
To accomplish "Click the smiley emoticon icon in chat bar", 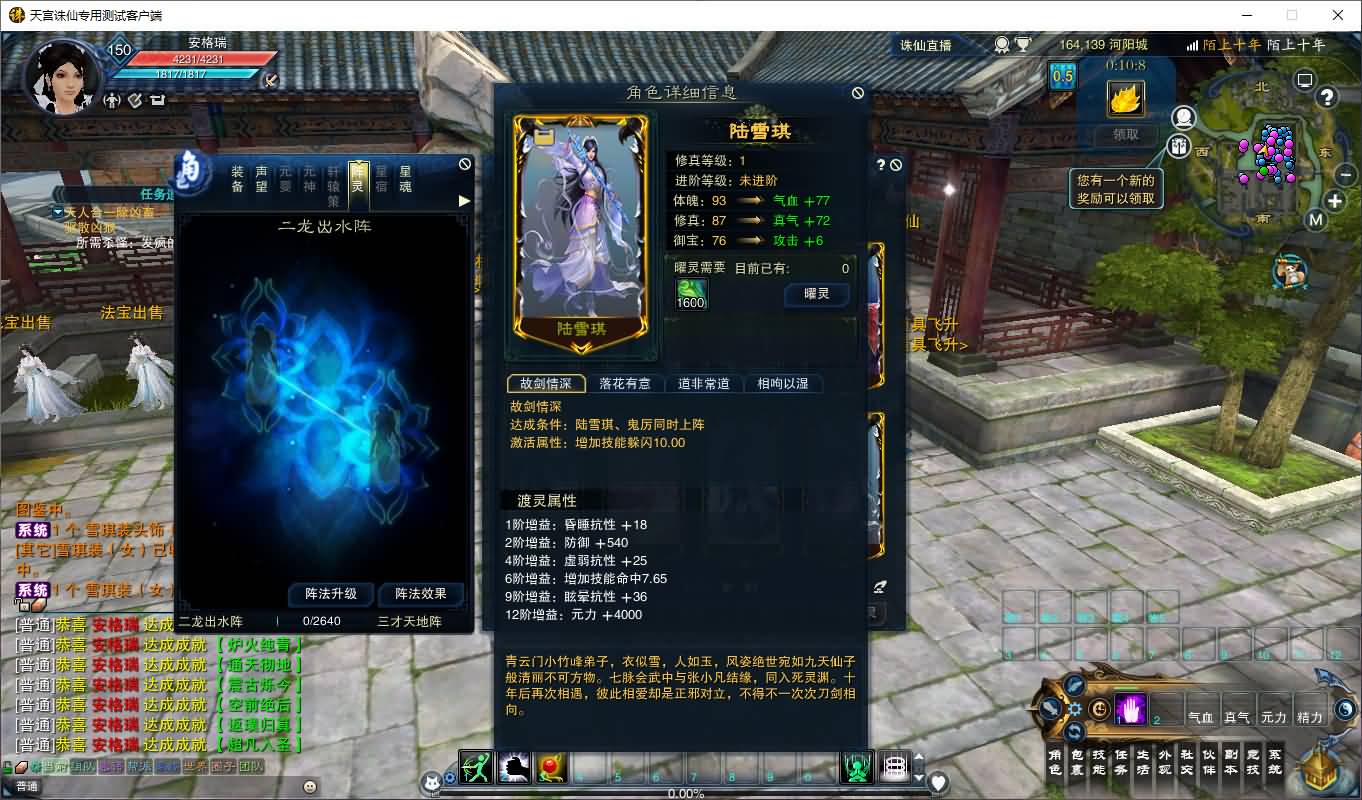I will point(309,786).
